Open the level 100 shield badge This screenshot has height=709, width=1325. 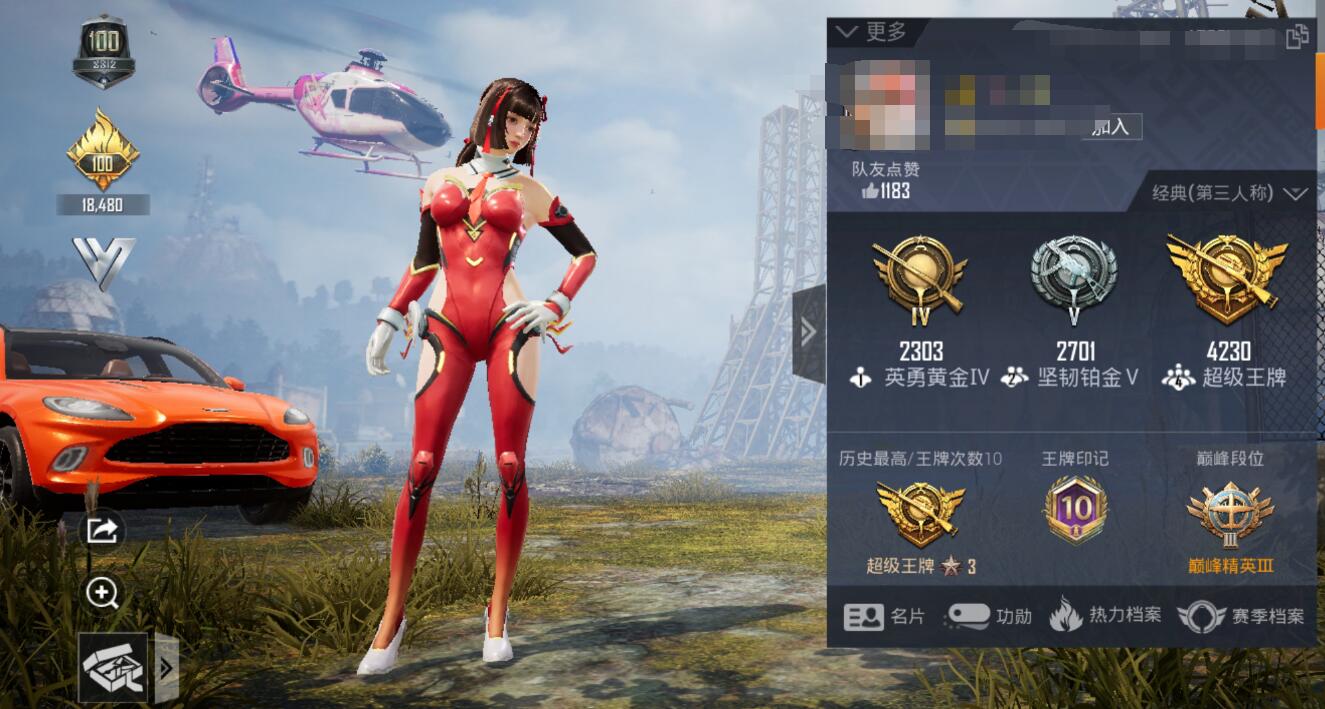tap(104, 50)
